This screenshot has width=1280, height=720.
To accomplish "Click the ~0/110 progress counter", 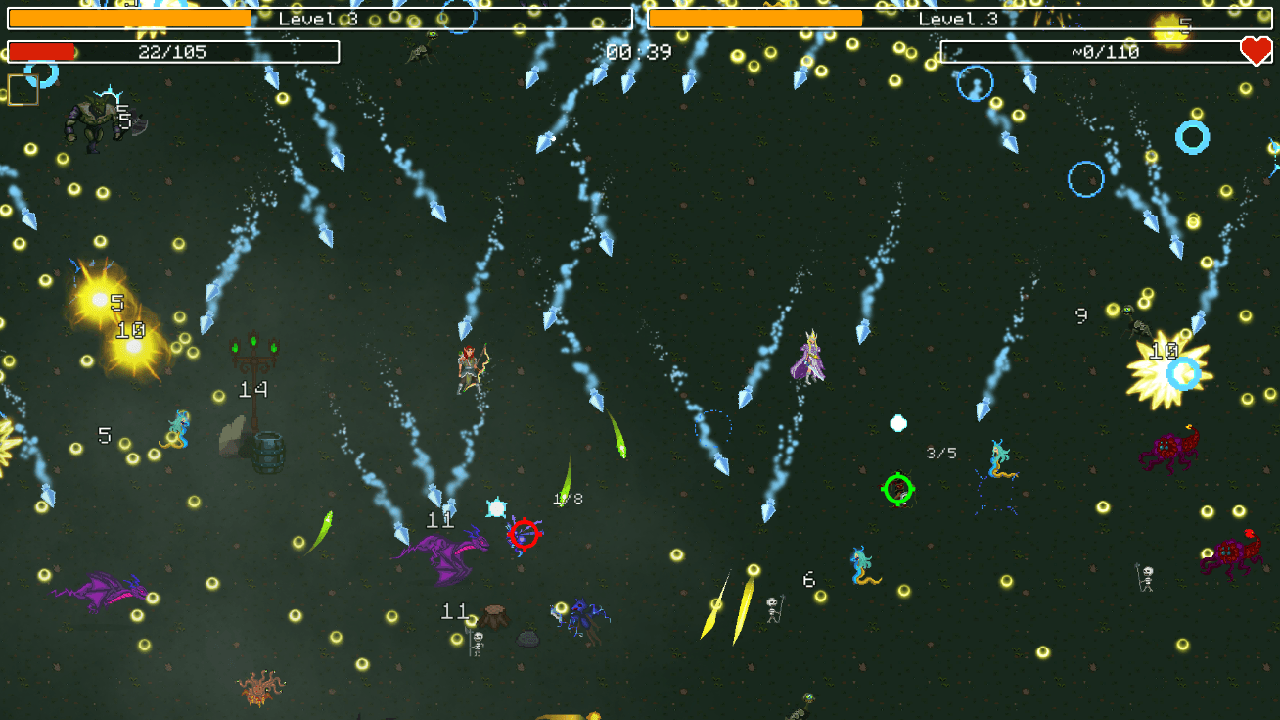I will [x=1105, y=52].
